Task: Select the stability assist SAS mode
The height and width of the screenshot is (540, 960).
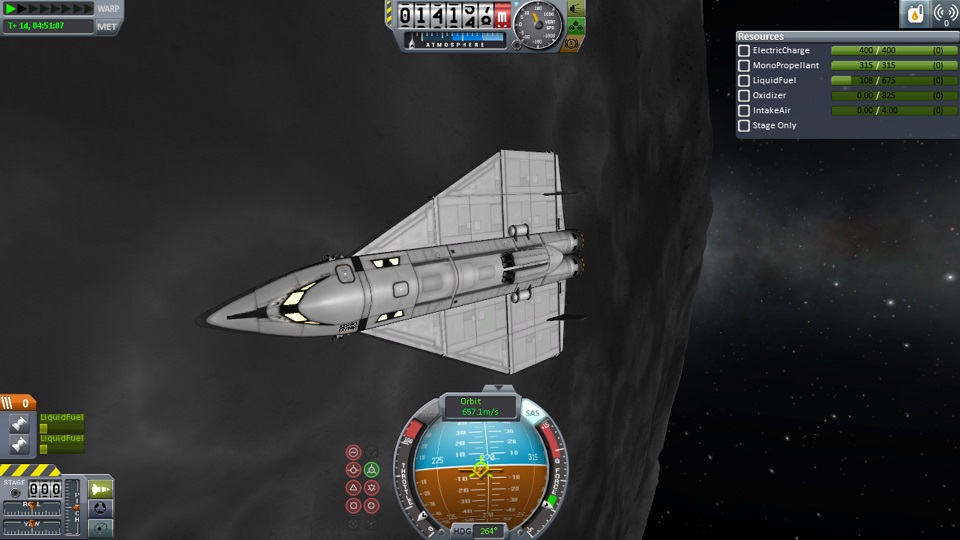Action: click(353, 452)
